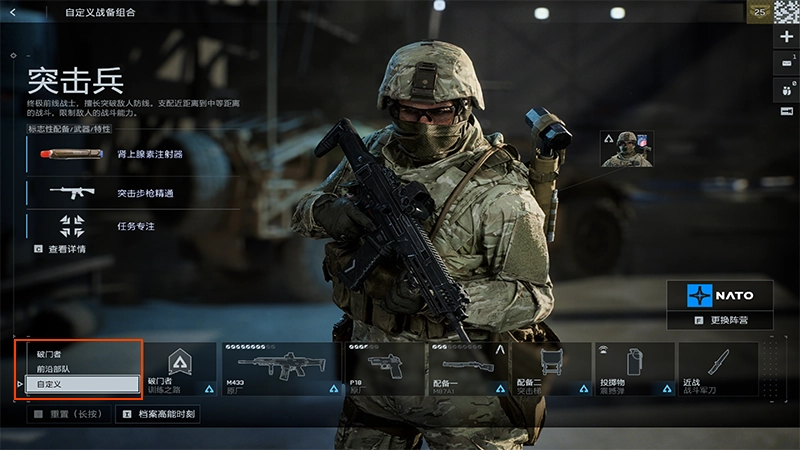This screenshot has height=450, width=800.
Task: Click the 重置 reset button
Action: click(x=64, y=413)
